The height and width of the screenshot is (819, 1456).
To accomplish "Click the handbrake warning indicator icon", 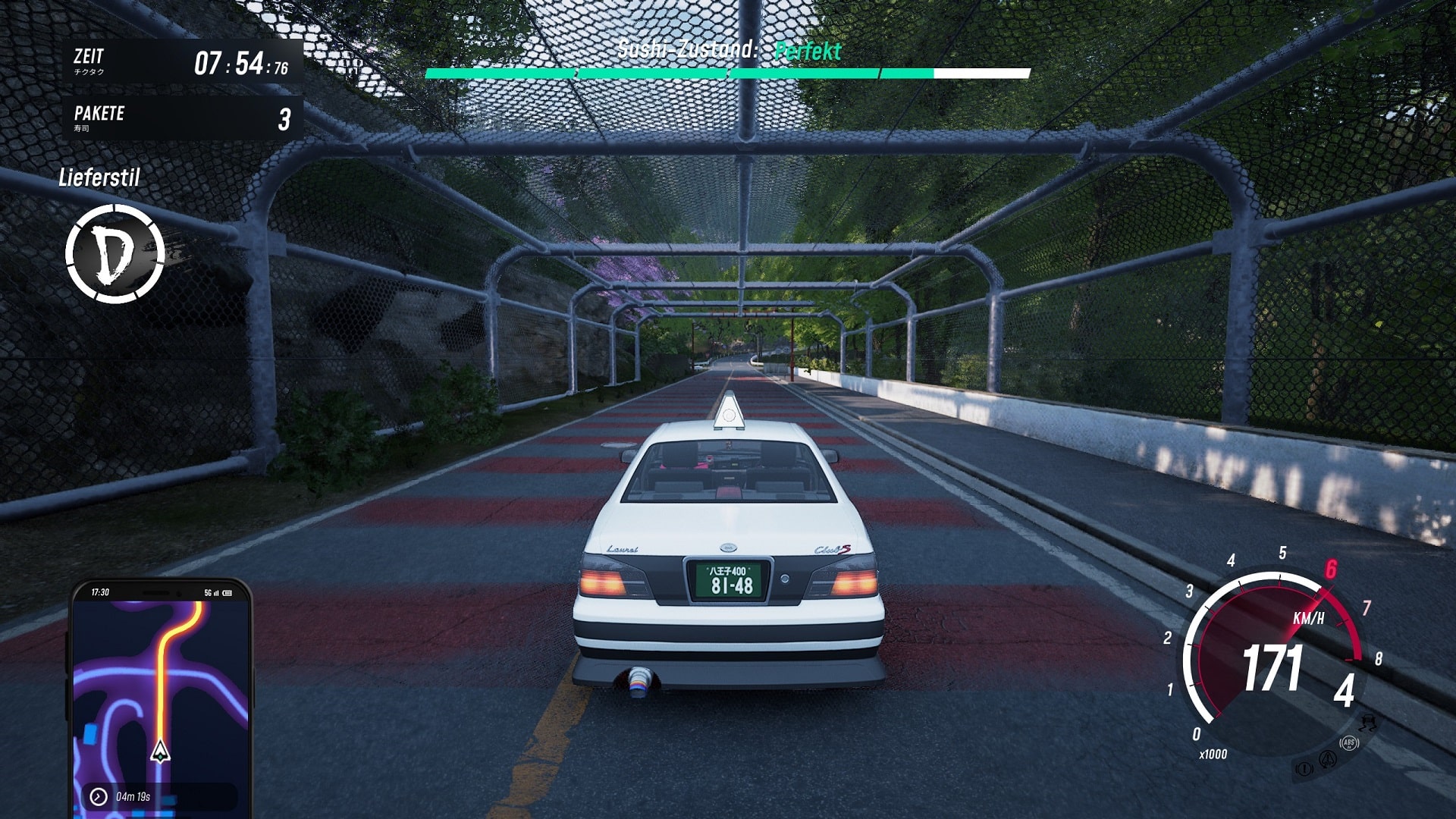I will [x=1304, y=769].
